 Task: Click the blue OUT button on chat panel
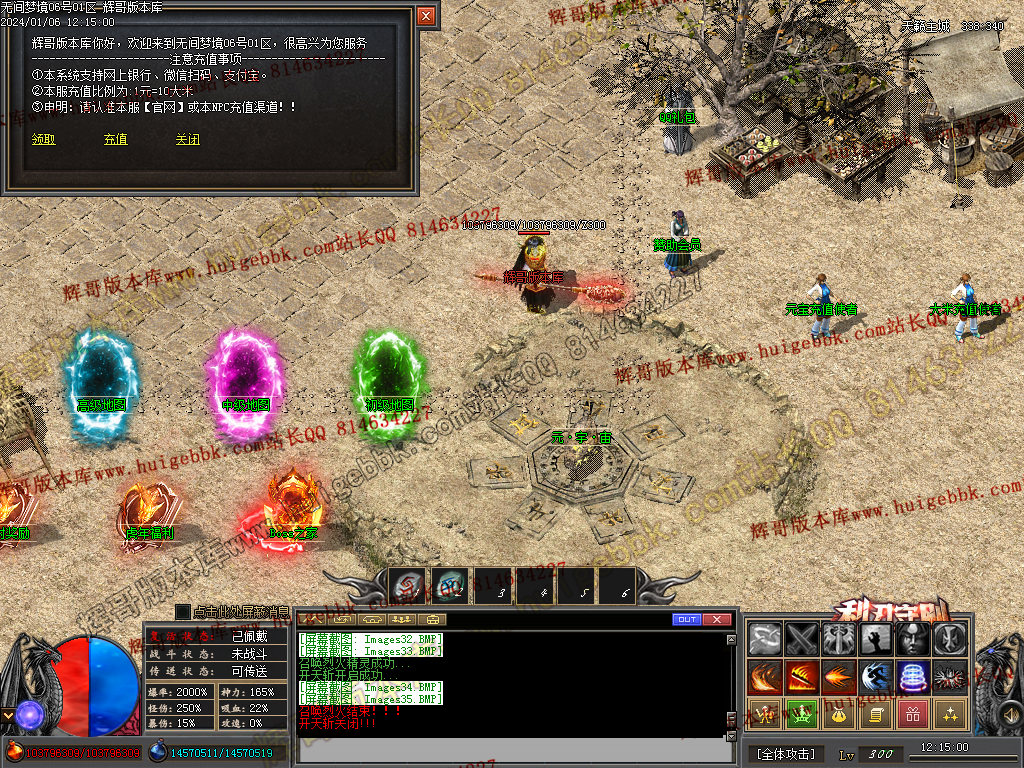[686, 620]
